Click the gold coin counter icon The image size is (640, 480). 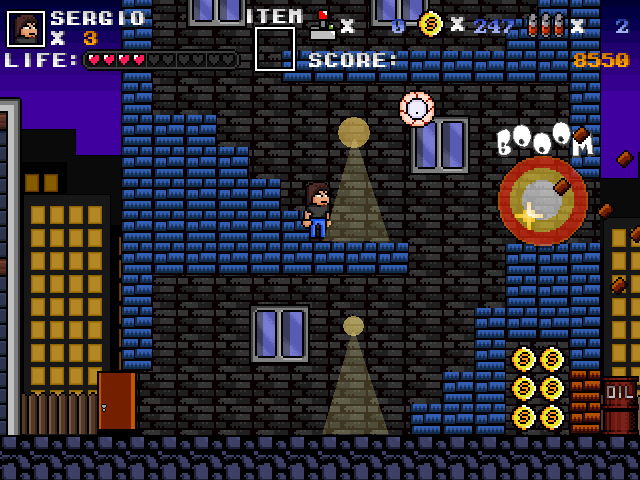coord(431,24)
